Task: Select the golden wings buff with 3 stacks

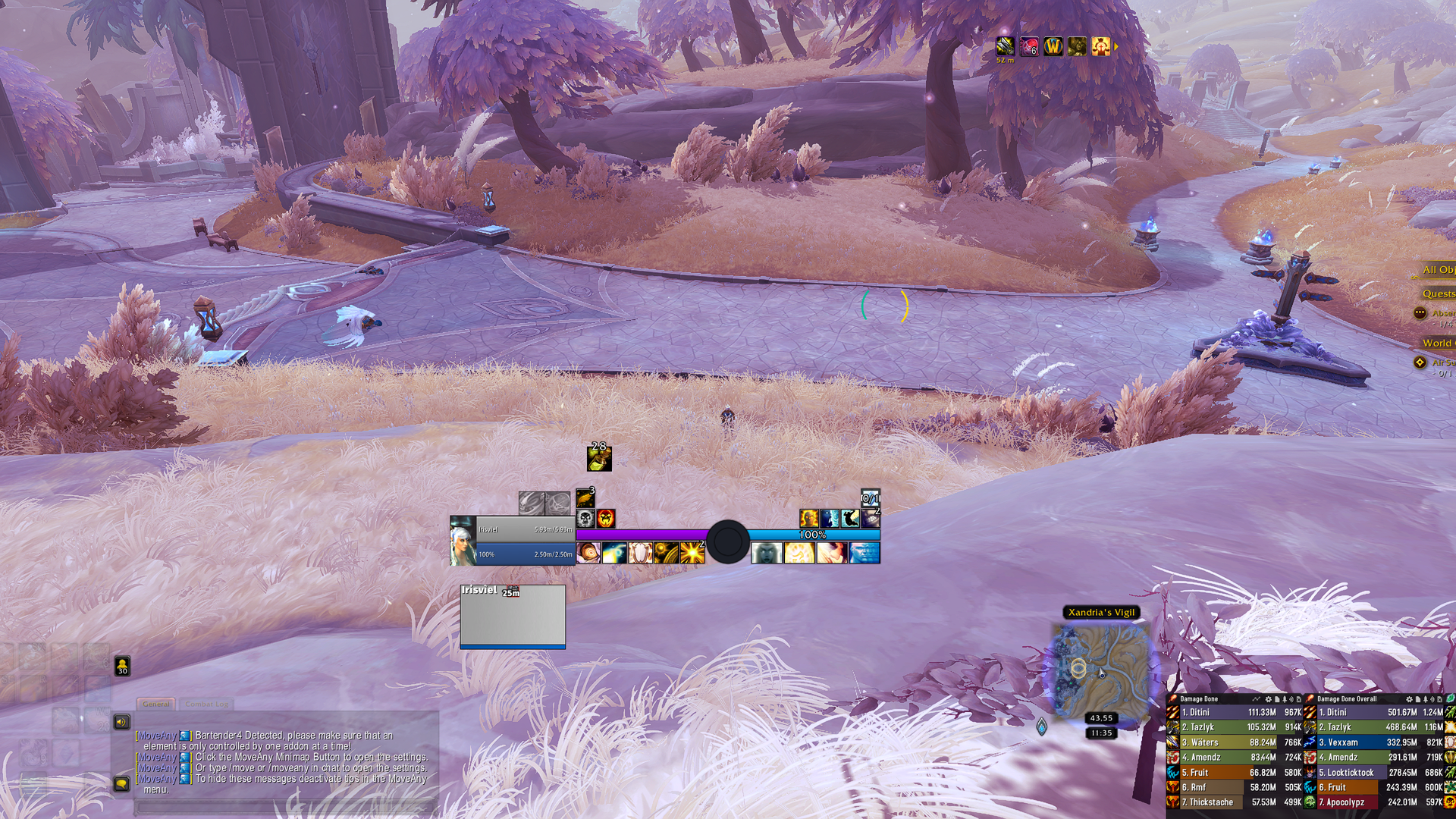Action: click(x=585, y=497)
